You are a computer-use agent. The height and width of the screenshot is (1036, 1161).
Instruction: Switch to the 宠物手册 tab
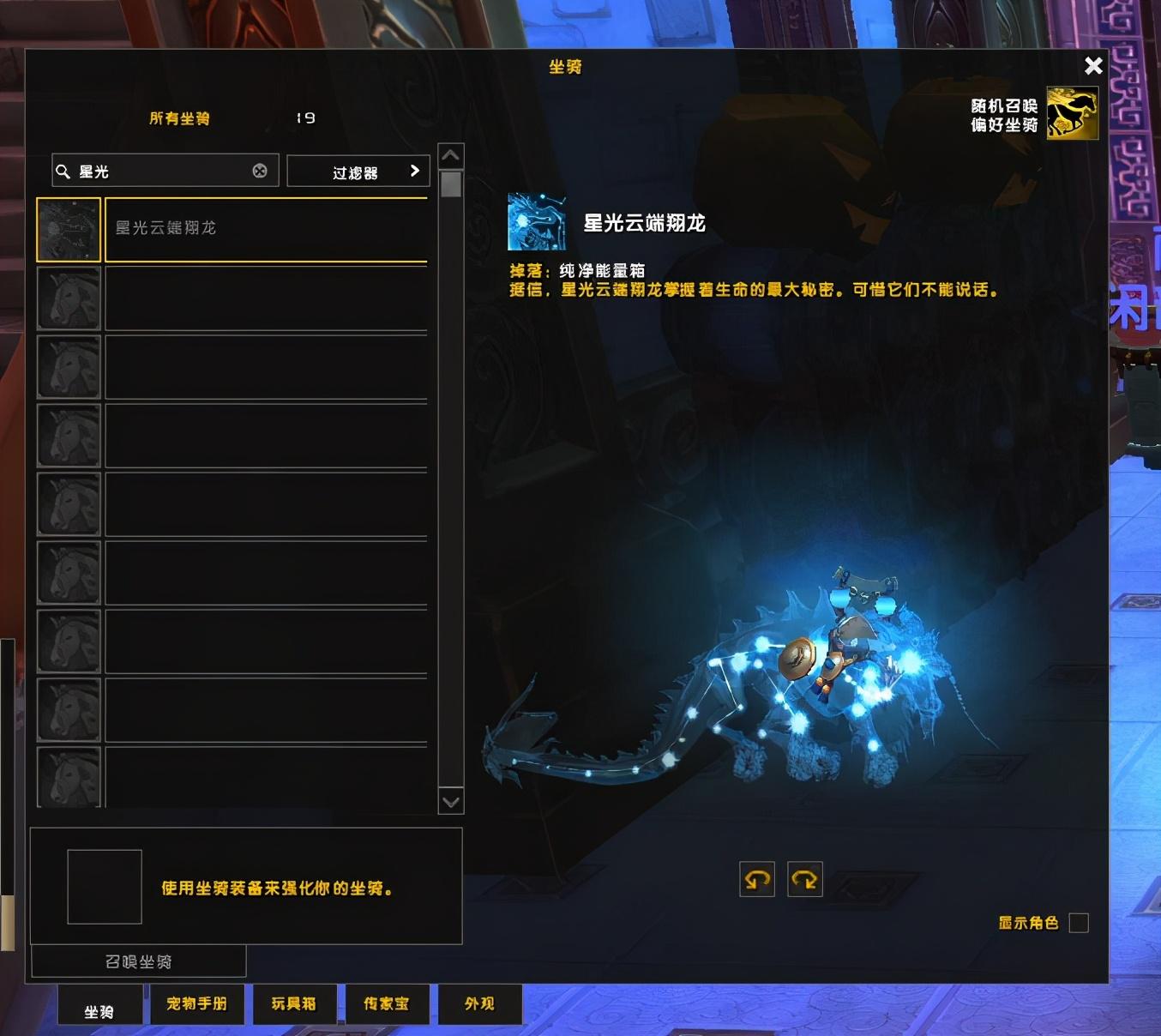click(x=196, y=1003)
